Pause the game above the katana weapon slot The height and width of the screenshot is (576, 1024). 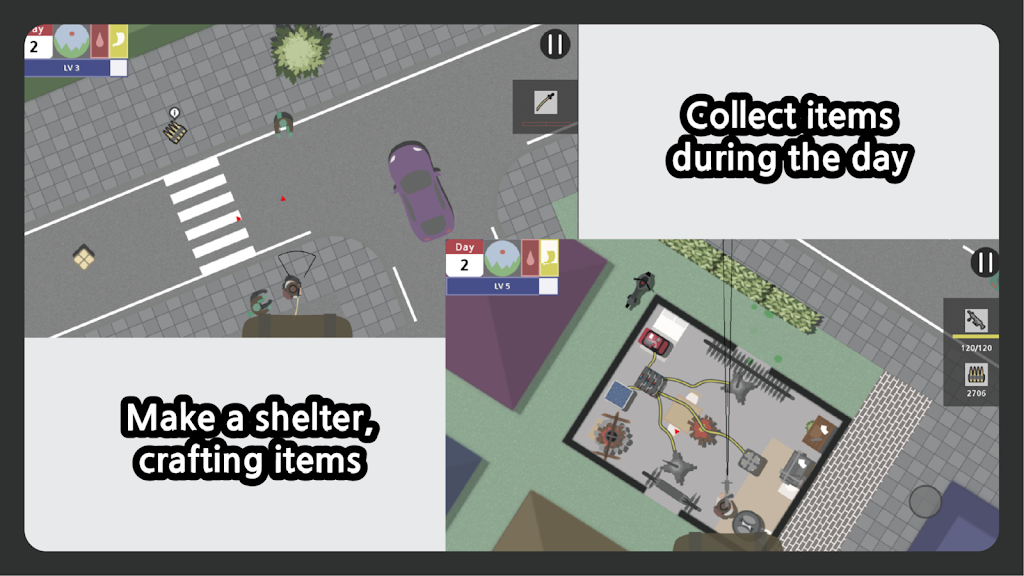click(x=555, y=44)
